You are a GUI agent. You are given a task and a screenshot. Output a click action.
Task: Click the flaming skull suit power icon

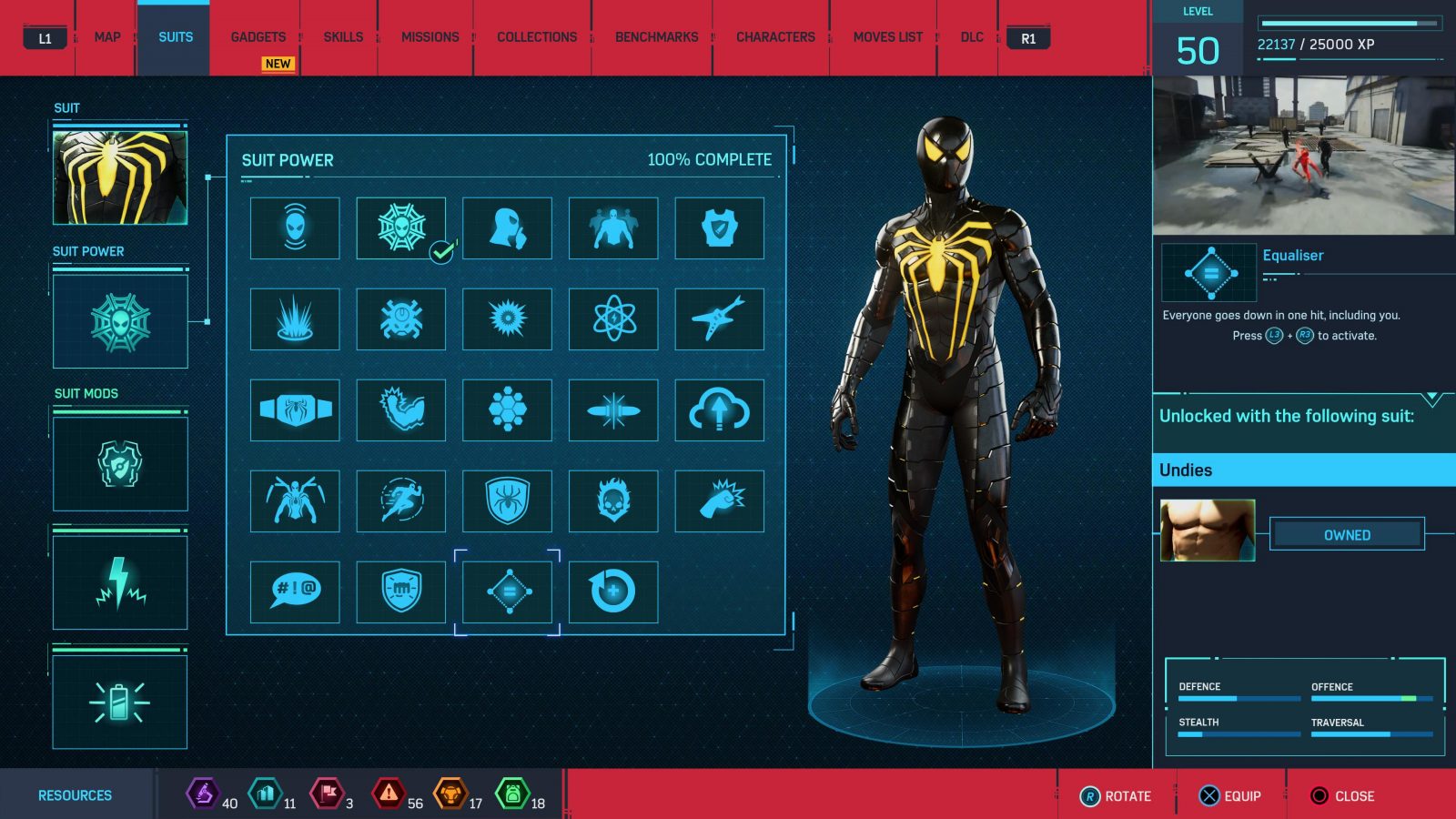click(612, 501)
